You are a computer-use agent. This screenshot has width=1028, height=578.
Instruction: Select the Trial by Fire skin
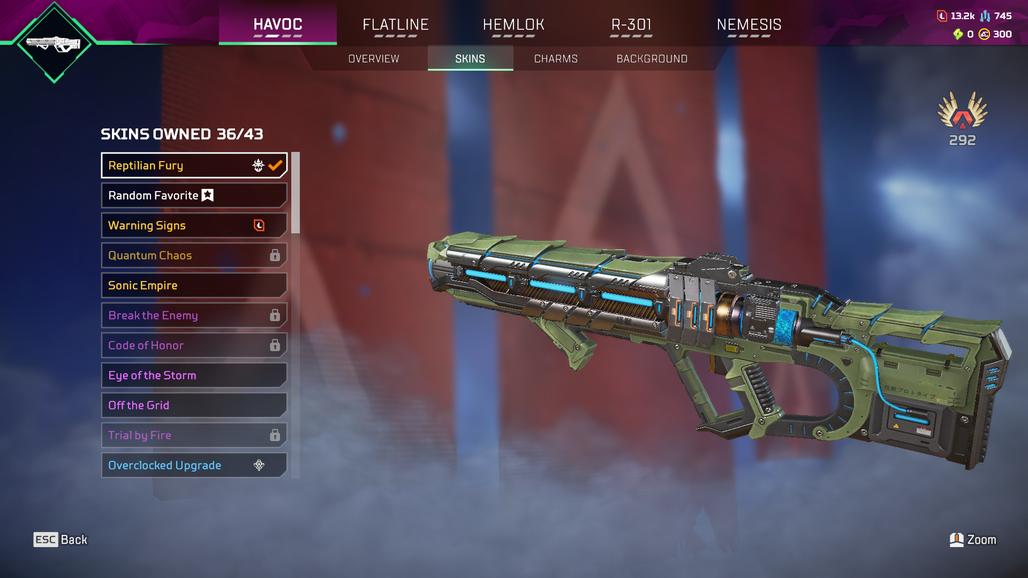coord(194,436)
